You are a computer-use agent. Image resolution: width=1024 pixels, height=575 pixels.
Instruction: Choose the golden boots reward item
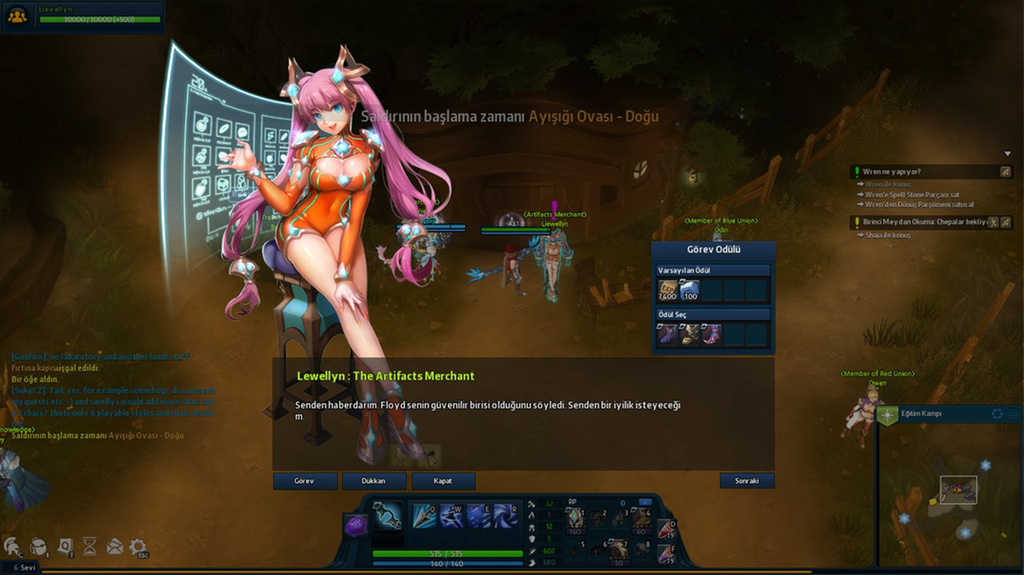click(689, 334)
